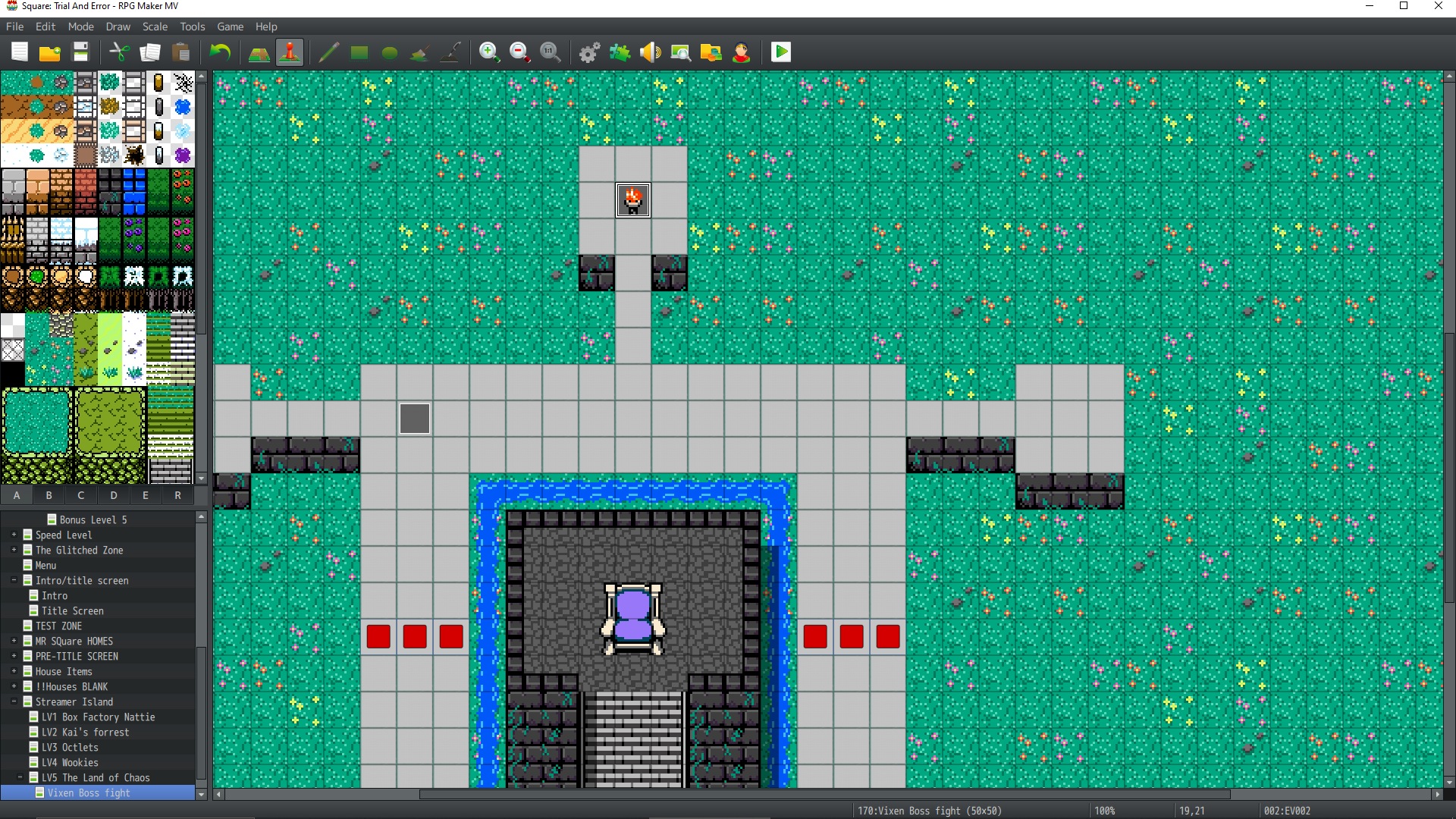Expand the Speed Level folder
The height and width of the screenshot is (819, 1456).
point(14,535)
